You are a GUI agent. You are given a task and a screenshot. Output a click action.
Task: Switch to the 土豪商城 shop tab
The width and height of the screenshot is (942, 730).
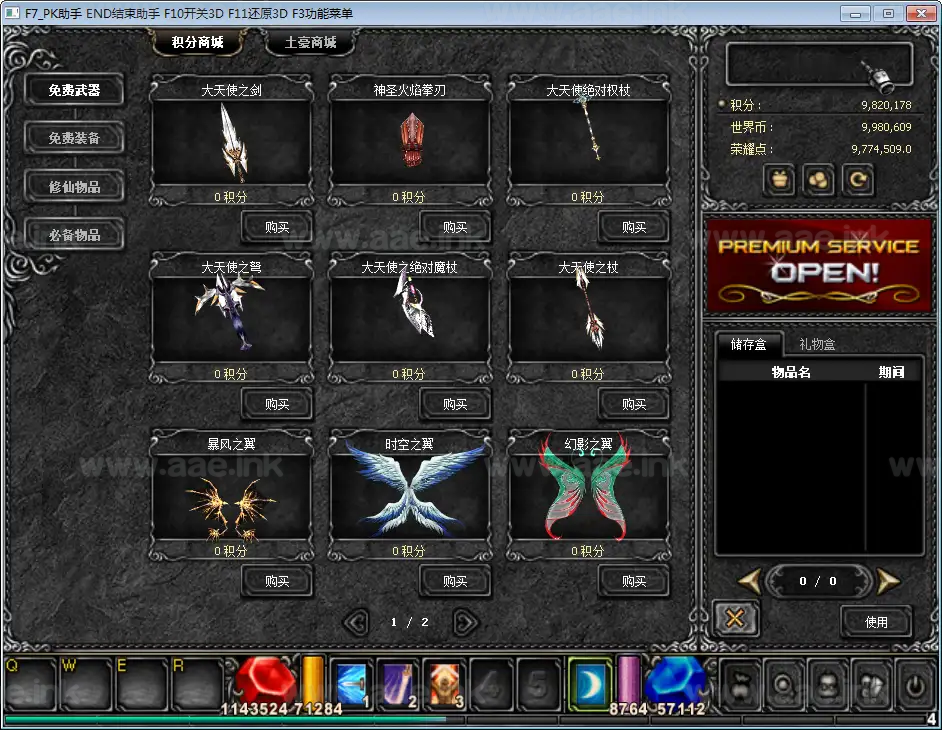point(310,43)
